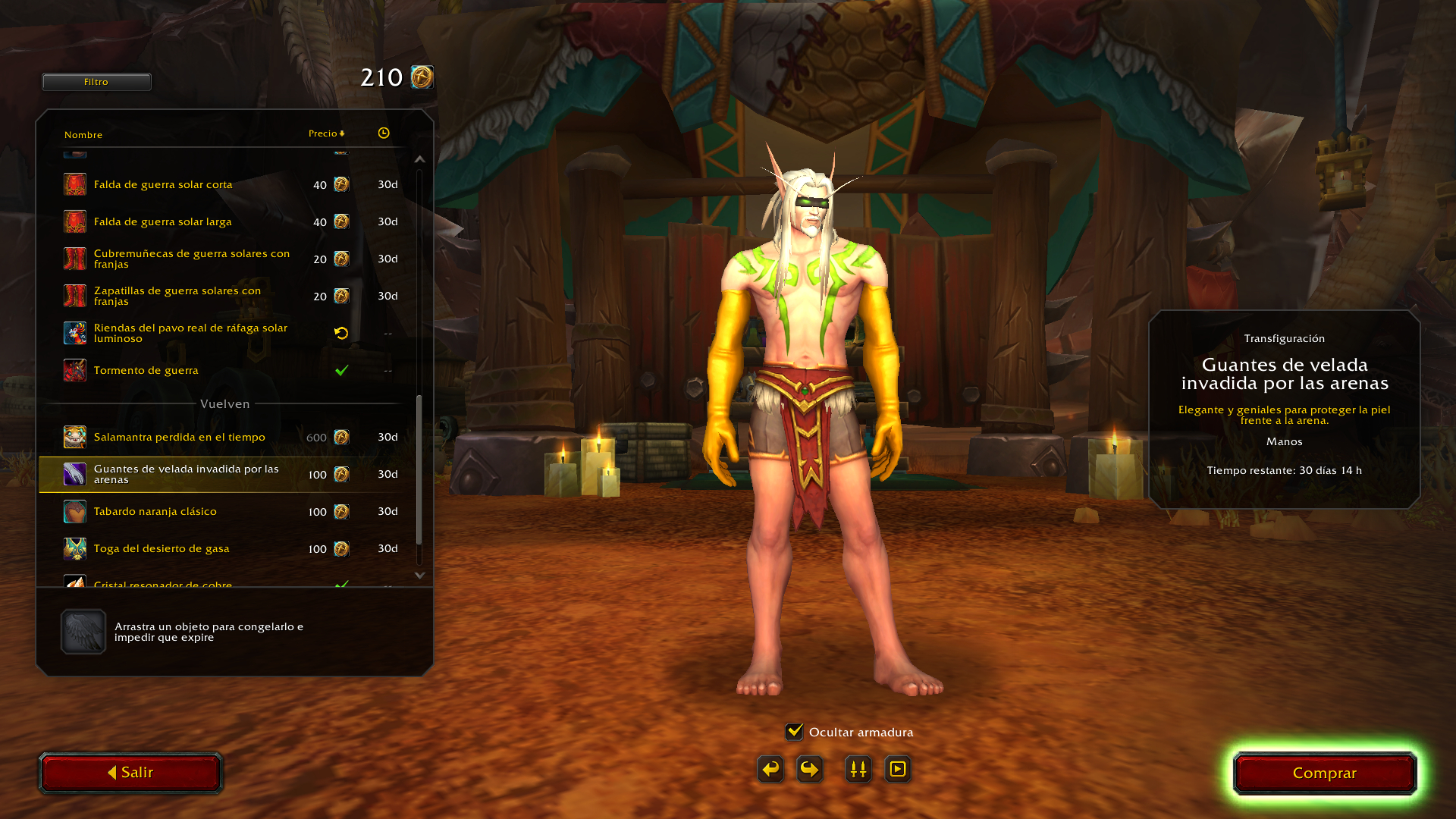Click the list's scroll-down arrow
The image size is (1456, 819).
420,576
